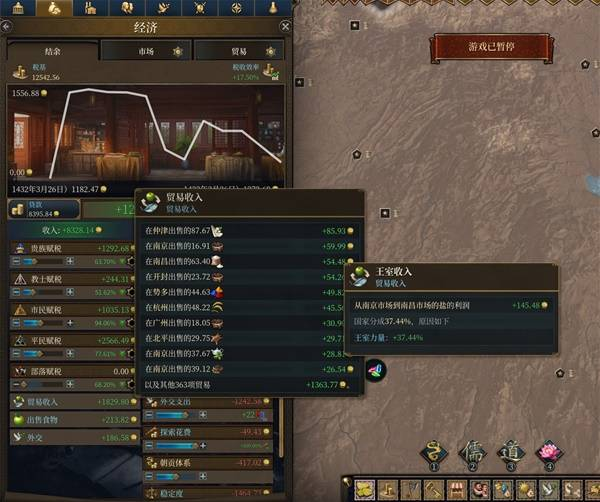Decrease the 贵族赋税 nobles tax with minus
Image resolution: width=600 pixels, height=502 pixels.
(16, 261)
